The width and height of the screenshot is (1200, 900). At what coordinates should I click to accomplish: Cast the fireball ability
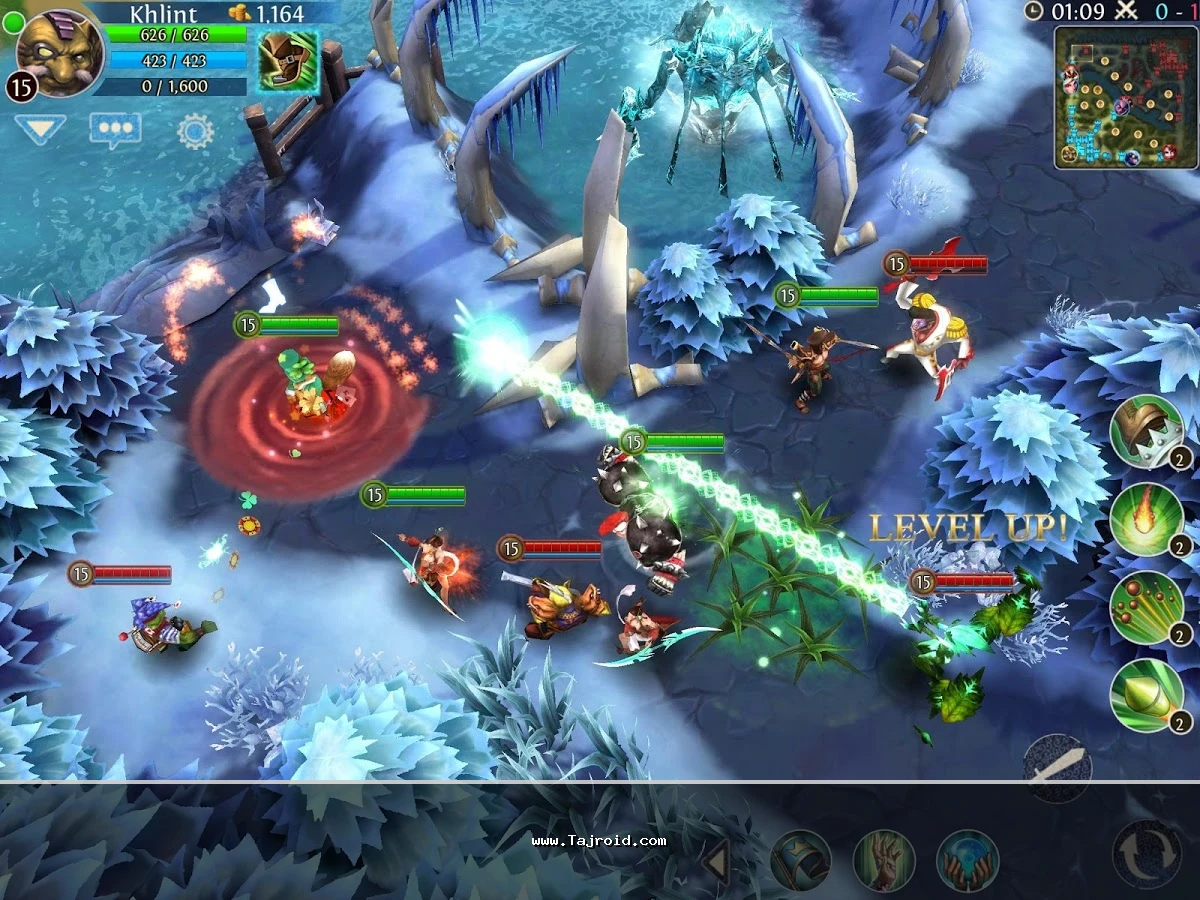coord(1146,520)
